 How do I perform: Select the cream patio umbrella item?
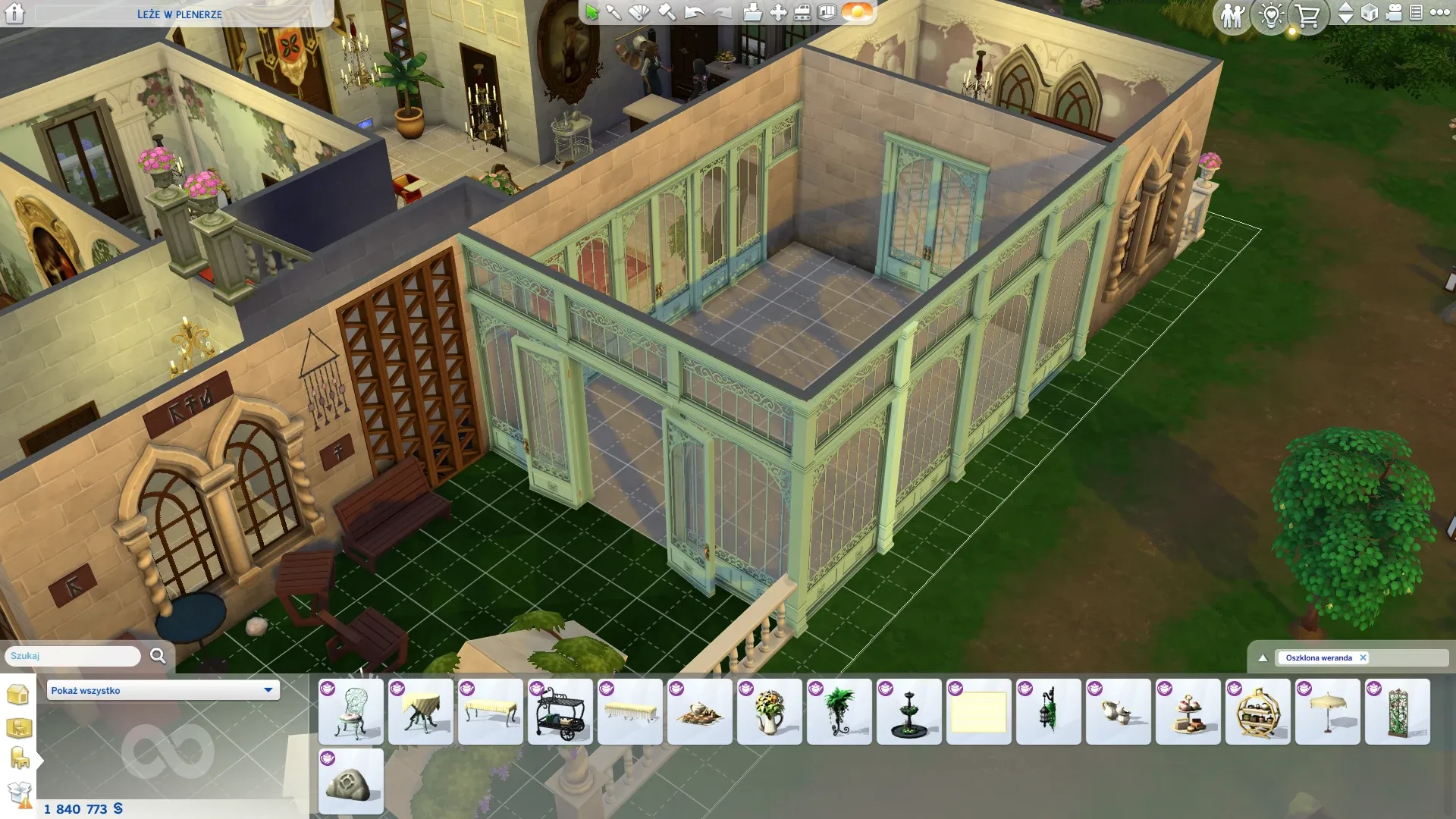pyautogui.click(x=1328, y=711)
